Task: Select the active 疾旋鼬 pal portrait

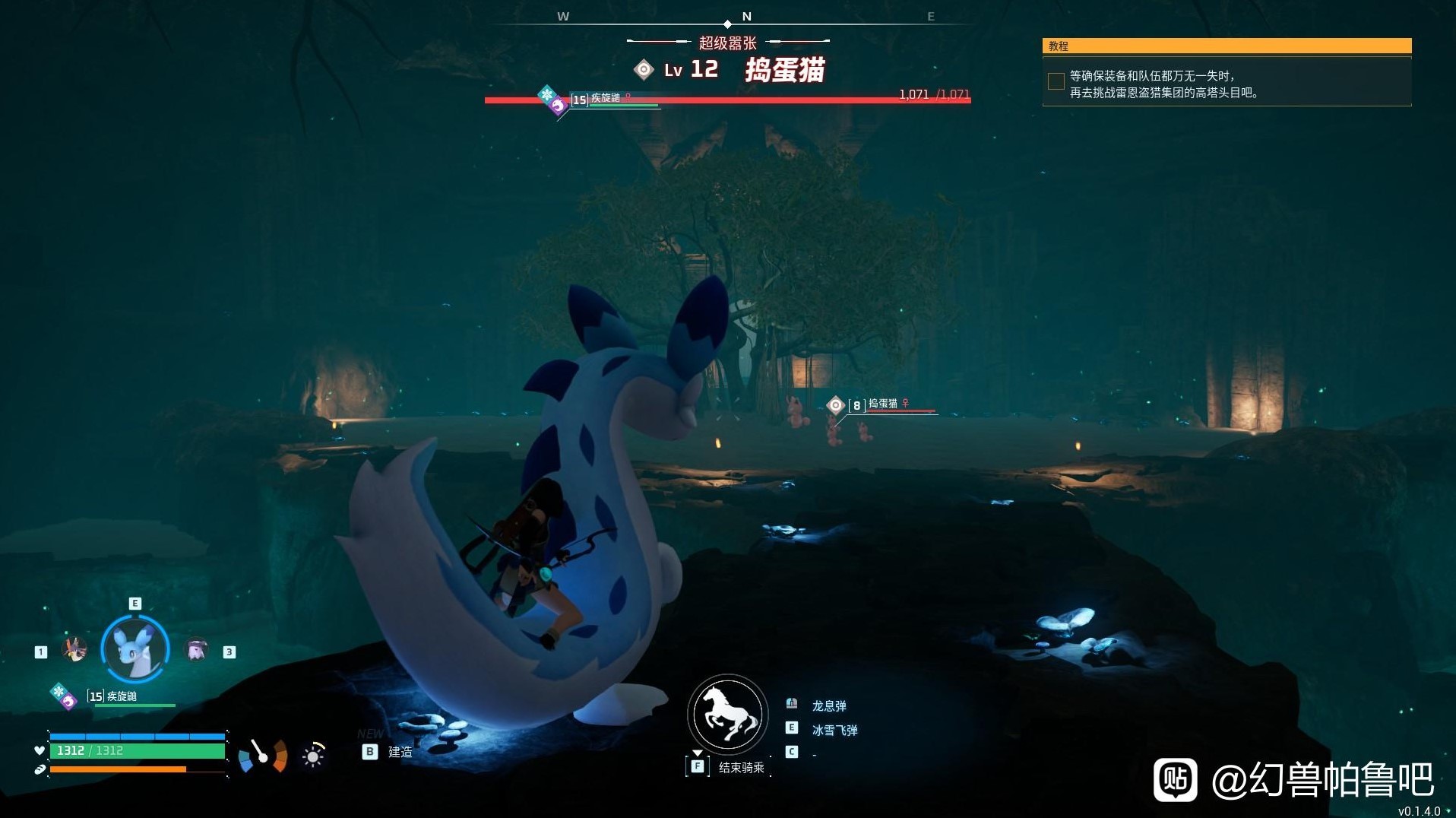Action: (135, 648)
